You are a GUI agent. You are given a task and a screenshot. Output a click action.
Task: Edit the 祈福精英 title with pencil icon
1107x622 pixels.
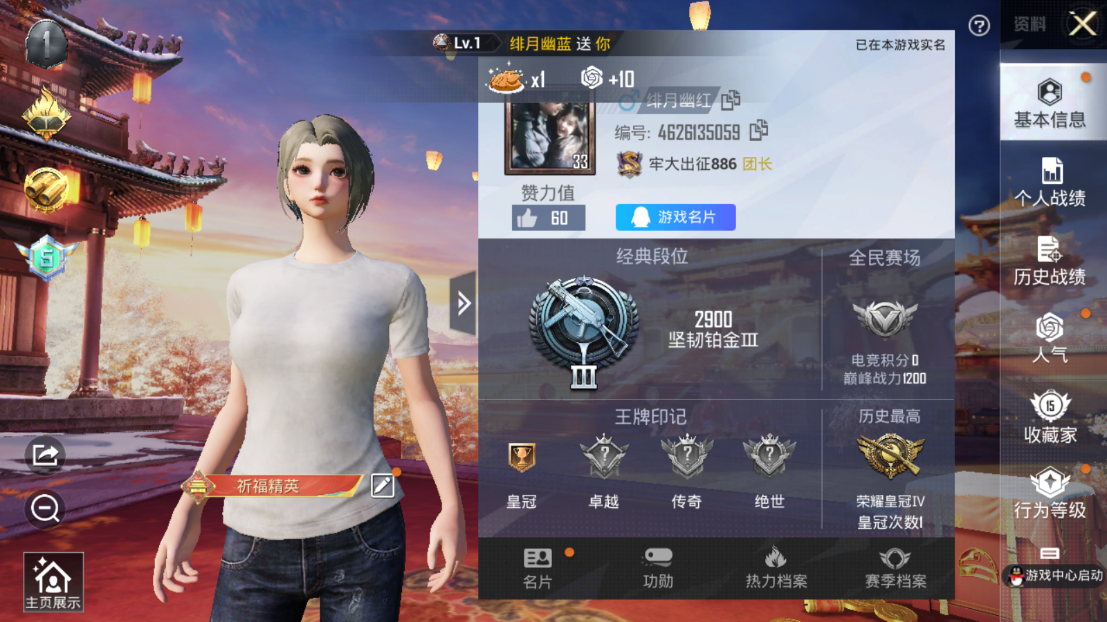tap(382, 486)
